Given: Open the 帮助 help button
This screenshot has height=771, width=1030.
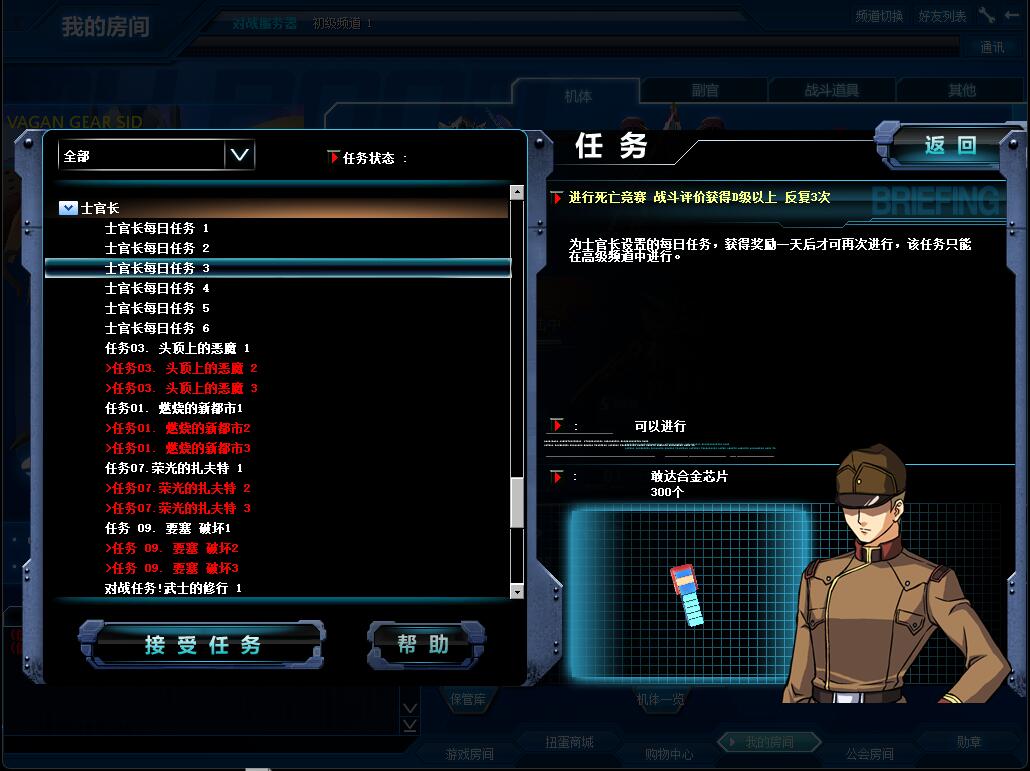Looking at the screenshot, I should click(424, 645).
